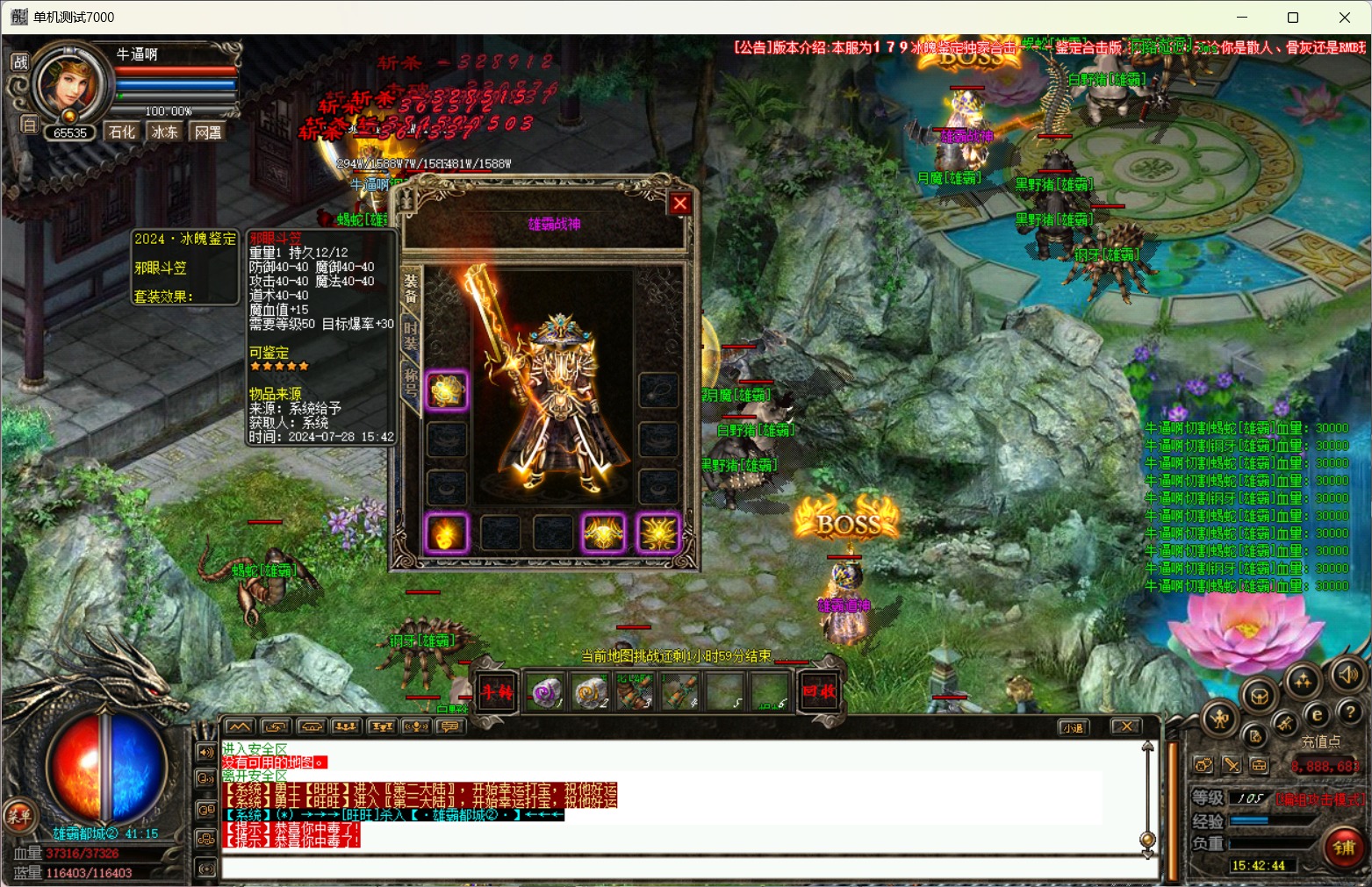Open the bag chest icon
The image size is (1372, 887).
click(1260, 697)
